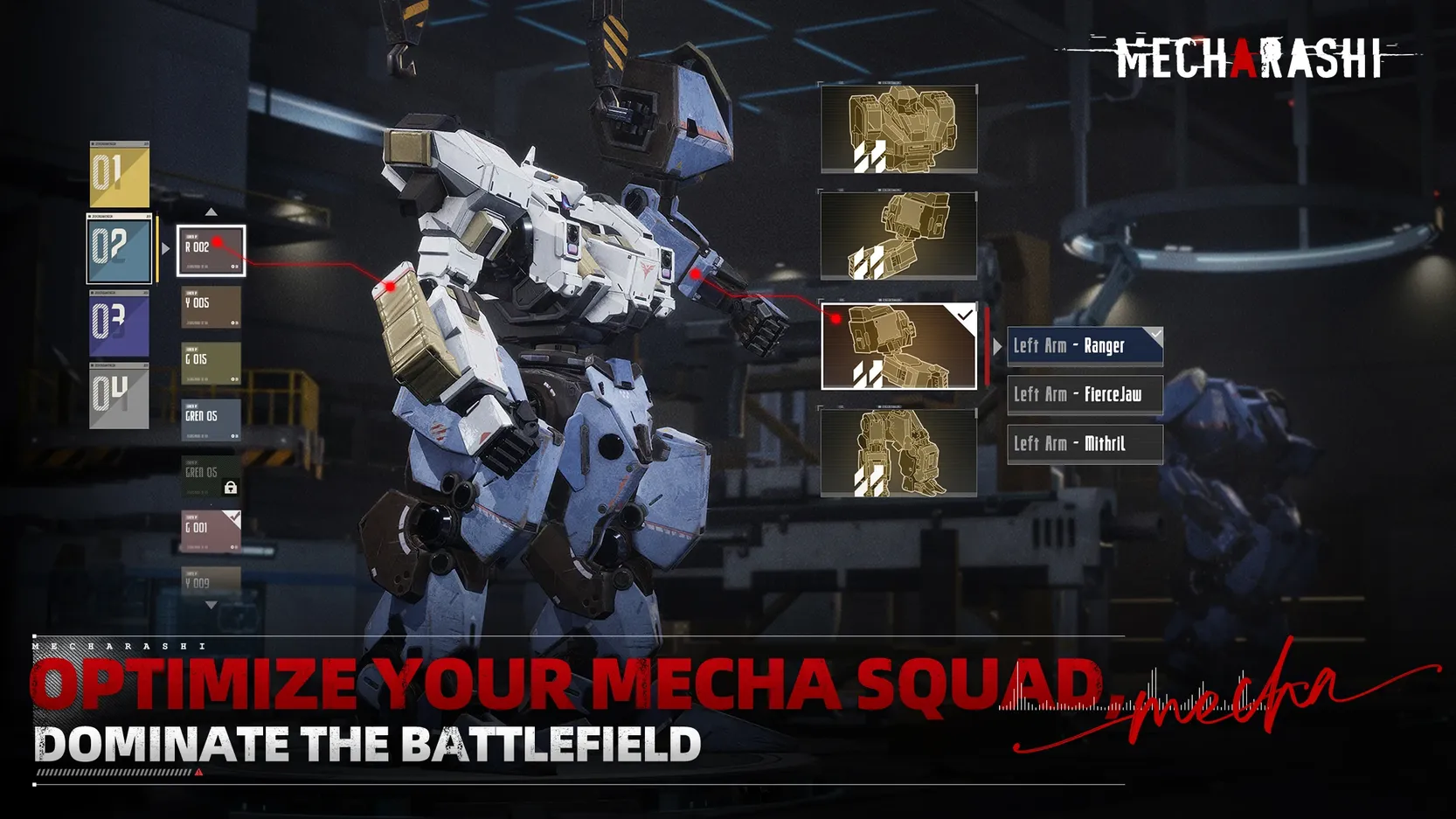This screenshot has height=819, width=1456.
Task: Choose the Y 009 paint card
Action: [x=211, y=581]
